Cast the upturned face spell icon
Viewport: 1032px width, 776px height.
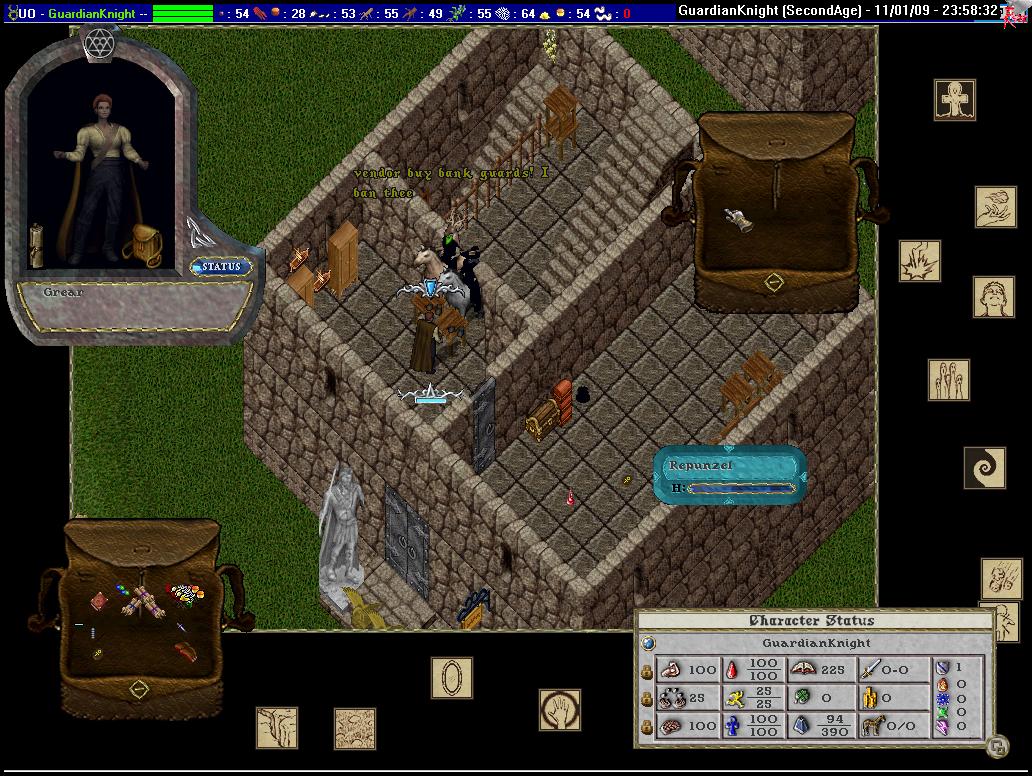click(x=994, y=297)
